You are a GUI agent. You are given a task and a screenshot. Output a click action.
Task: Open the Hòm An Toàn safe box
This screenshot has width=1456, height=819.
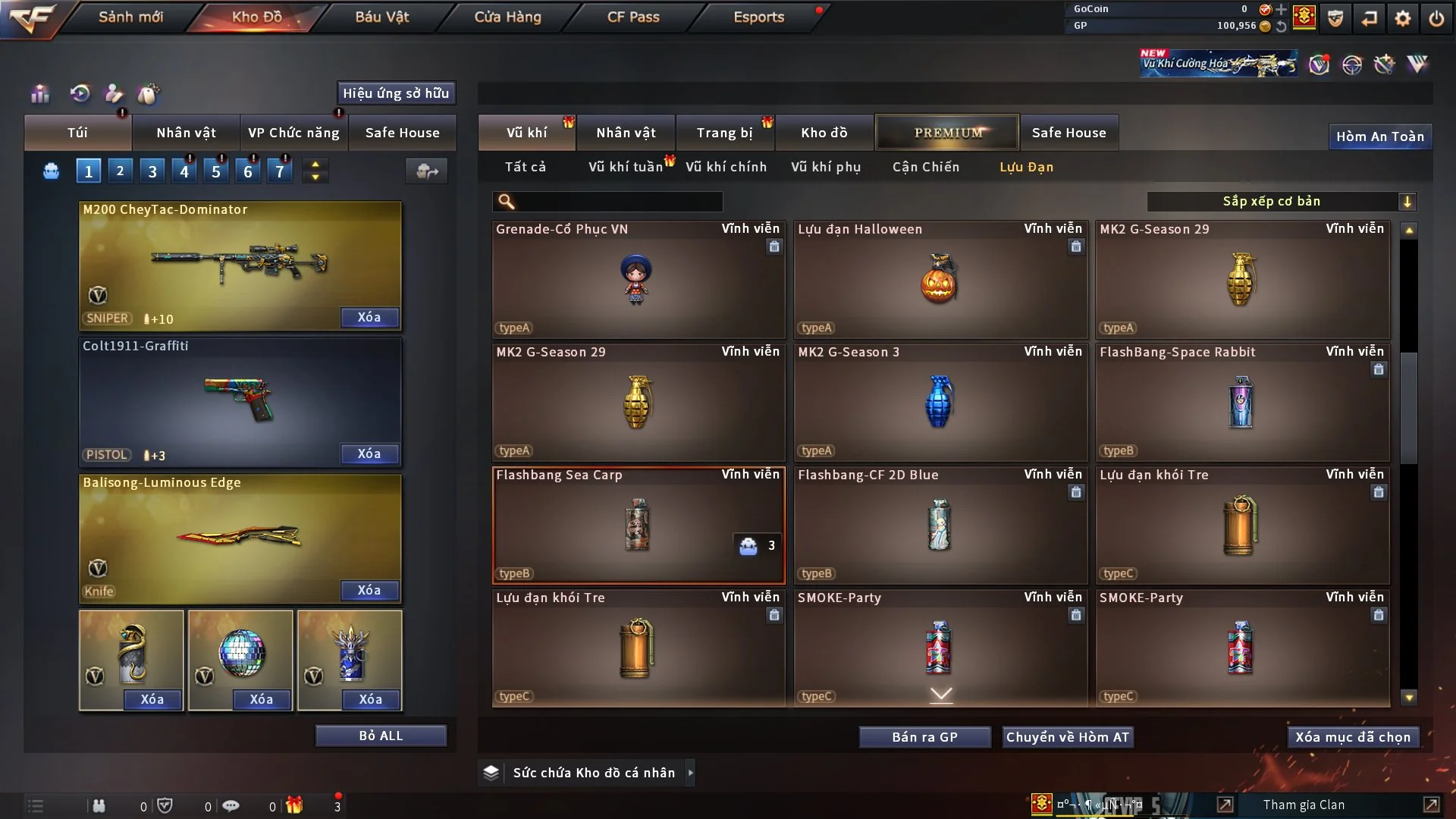pos(1379,136)
